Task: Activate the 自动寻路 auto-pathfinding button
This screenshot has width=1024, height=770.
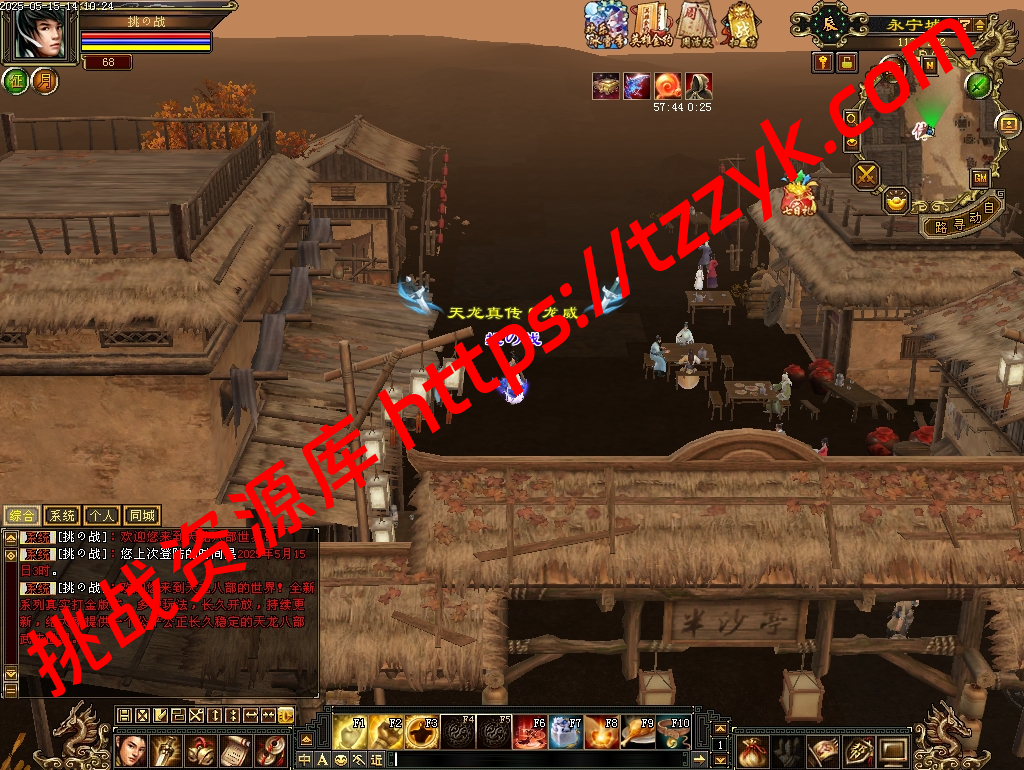Action: pyautogui.click(x=961, y=221)
